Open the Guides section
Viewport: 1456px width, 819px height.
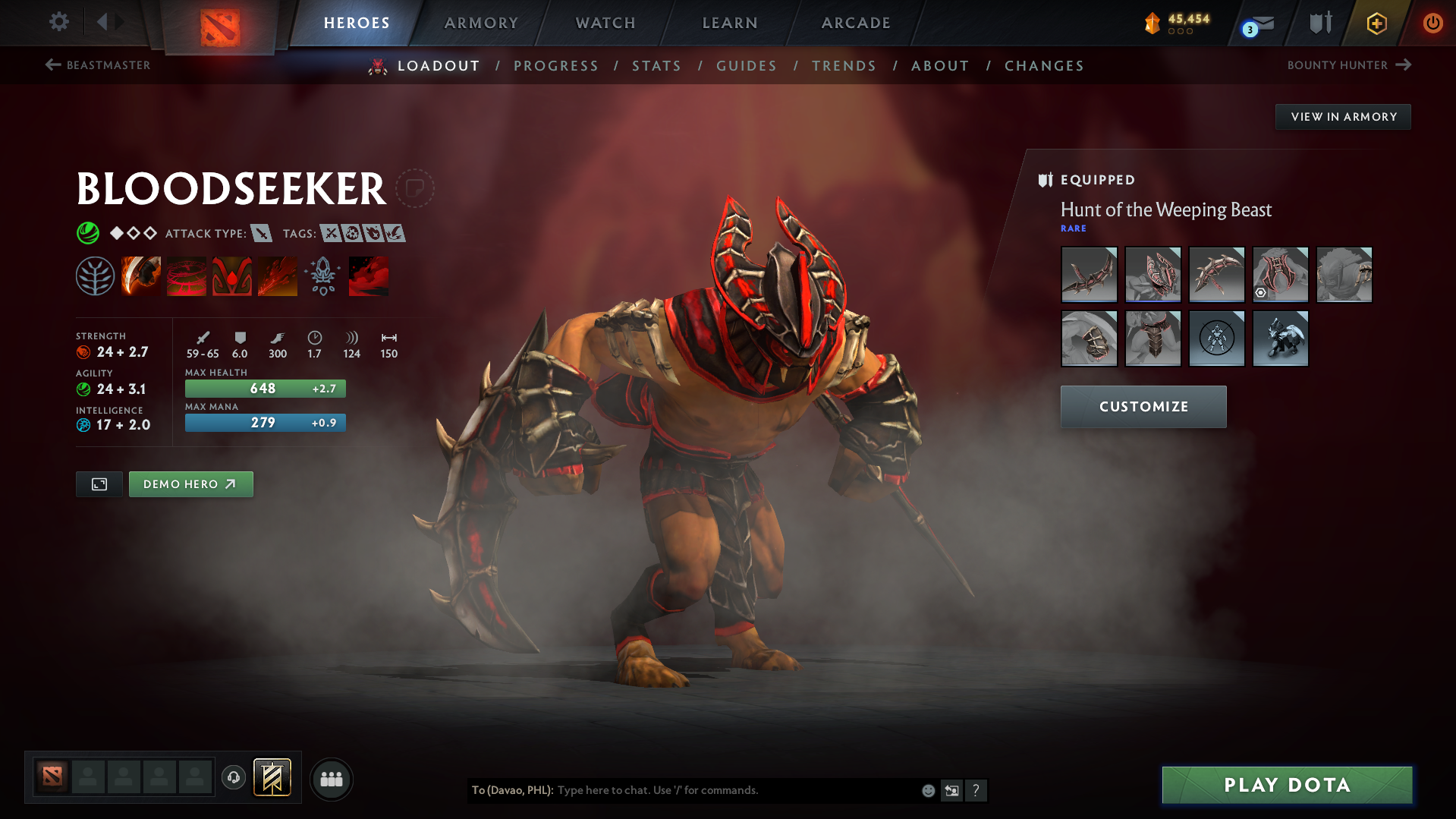coord(747,66)
